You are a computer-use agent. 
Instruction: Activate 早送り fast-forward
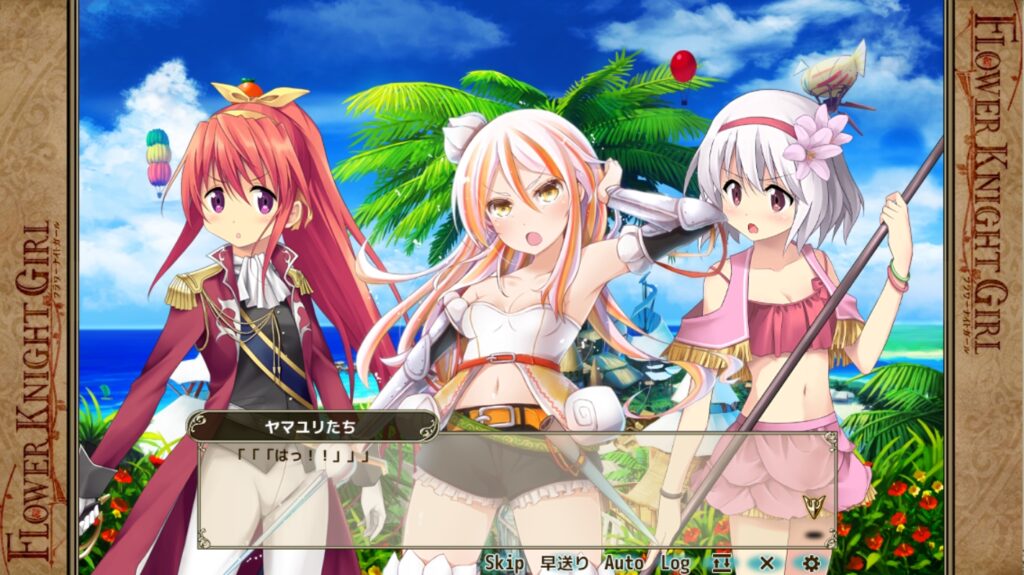pos(565,563)
